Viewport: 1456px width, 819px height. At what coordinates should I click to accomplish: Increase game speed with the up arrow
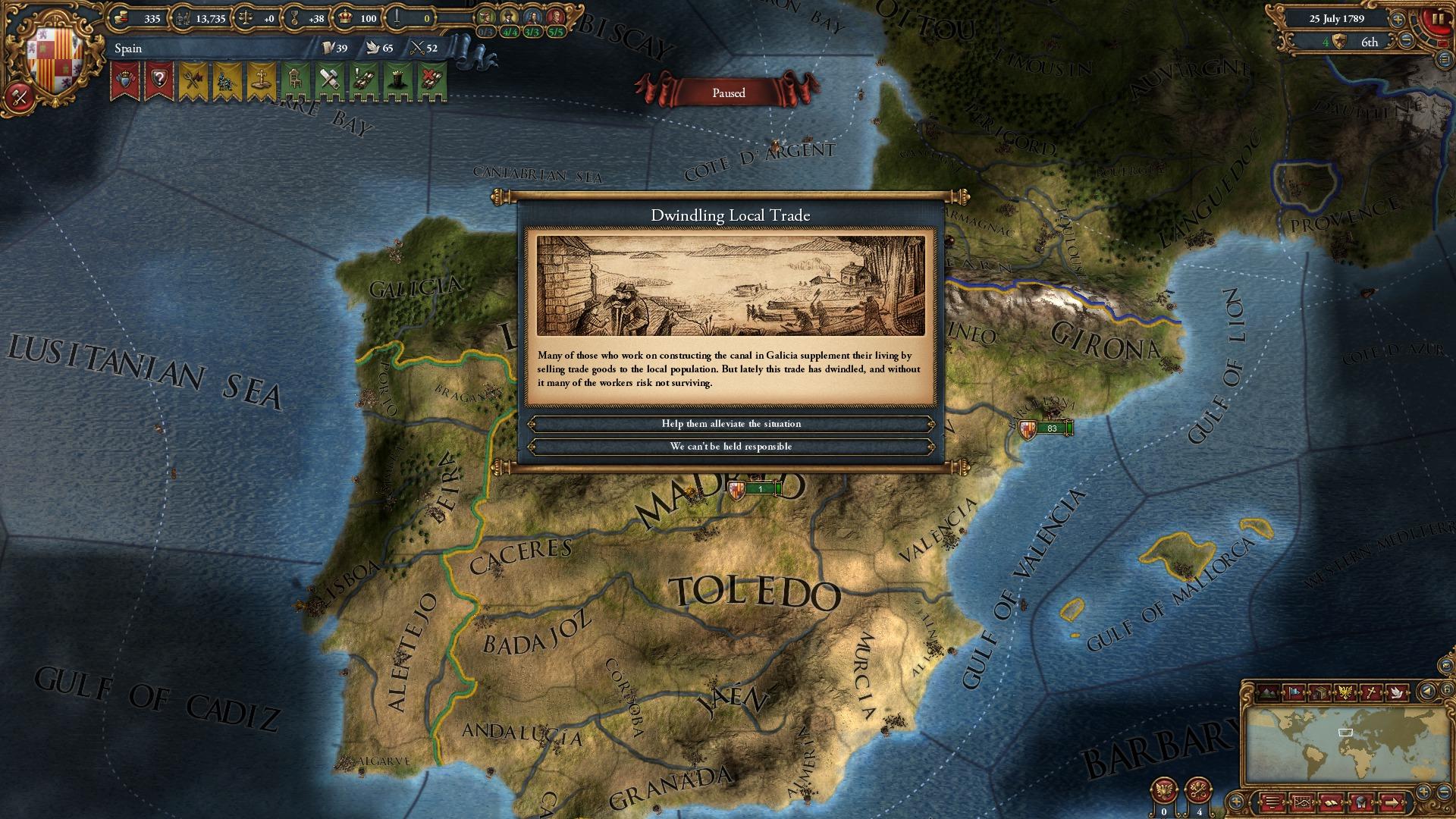[1398, 20]
